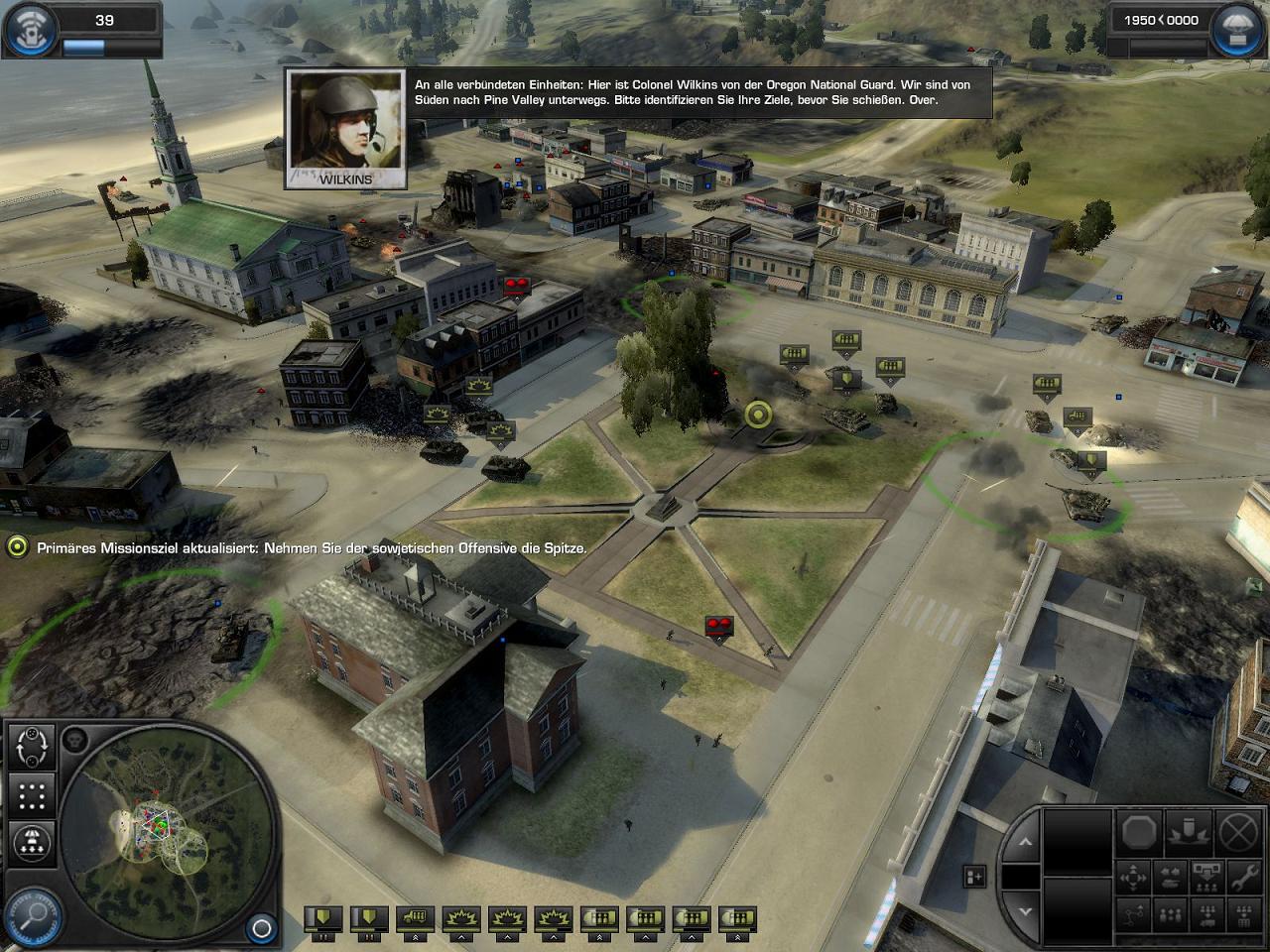Choose the dotted square formation button
Image resolution: width=1270 pixels, height=952 pixels.
tap(32, 795)
